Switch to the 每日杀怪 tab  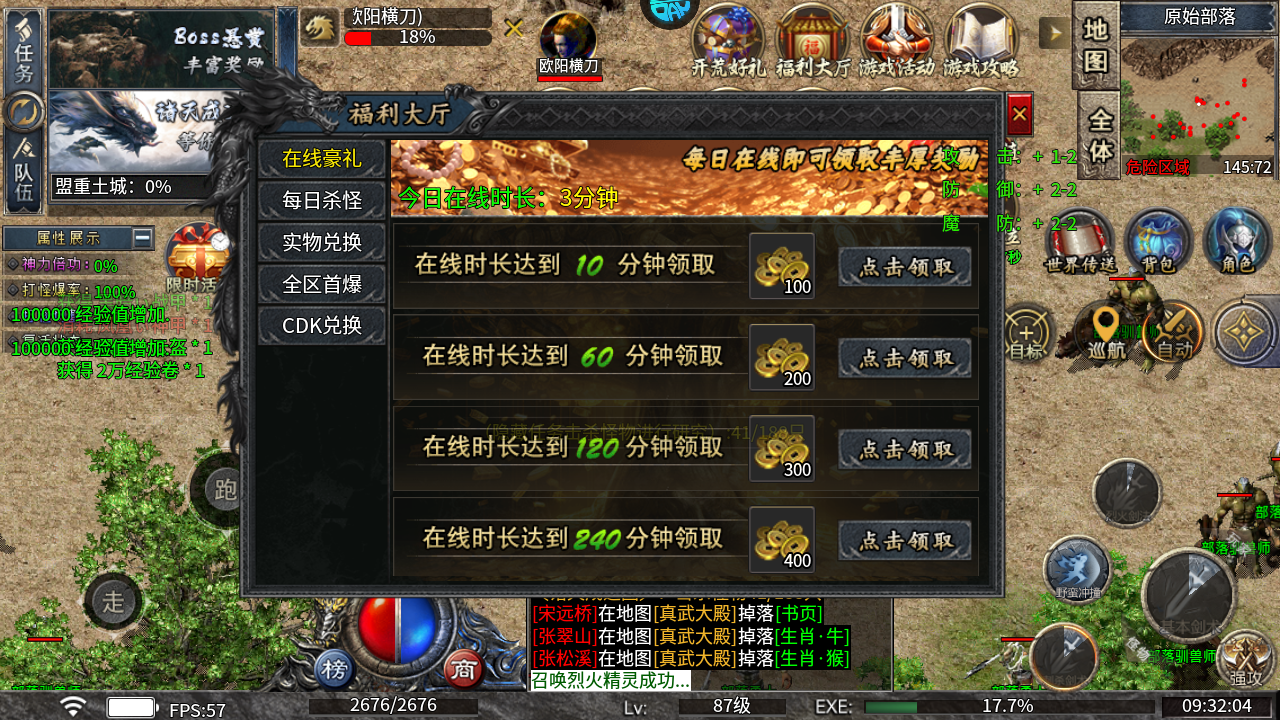[x=321, y=200]
